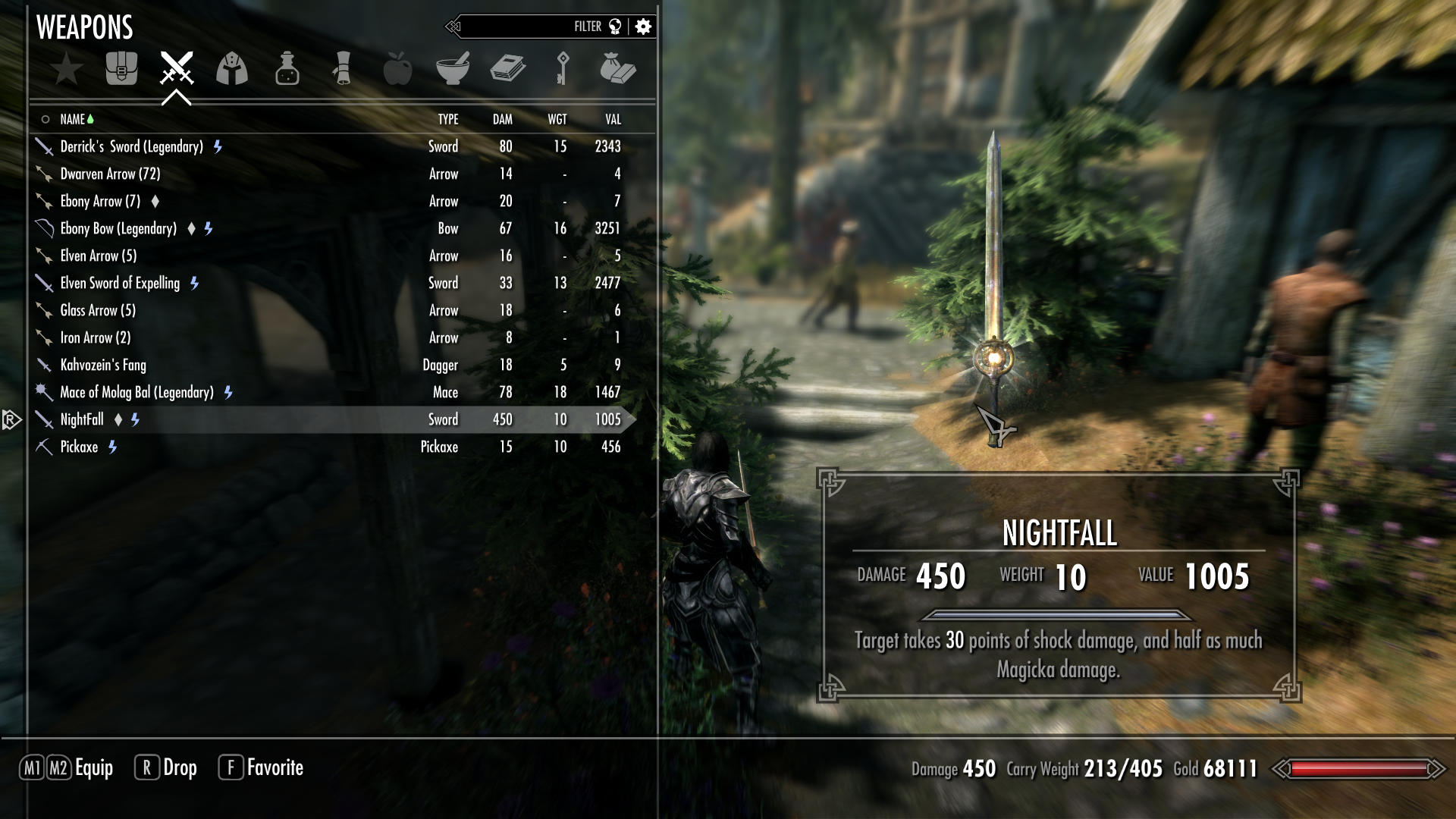
Task: Sort weapons by VAL column
Action: tap(613, 119)
